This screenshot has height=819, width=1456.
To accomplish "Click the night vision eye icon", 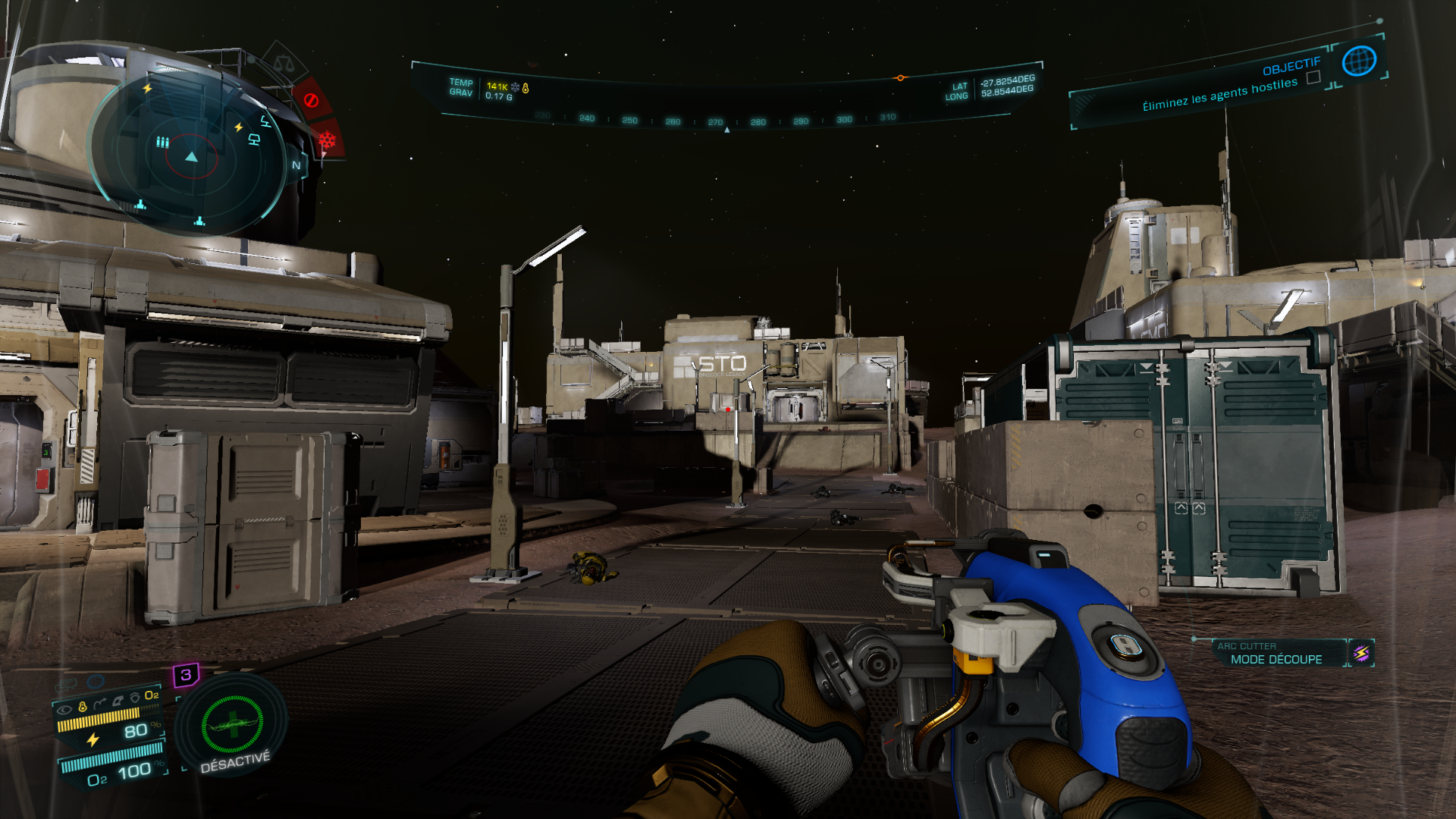I will (64, 709).
